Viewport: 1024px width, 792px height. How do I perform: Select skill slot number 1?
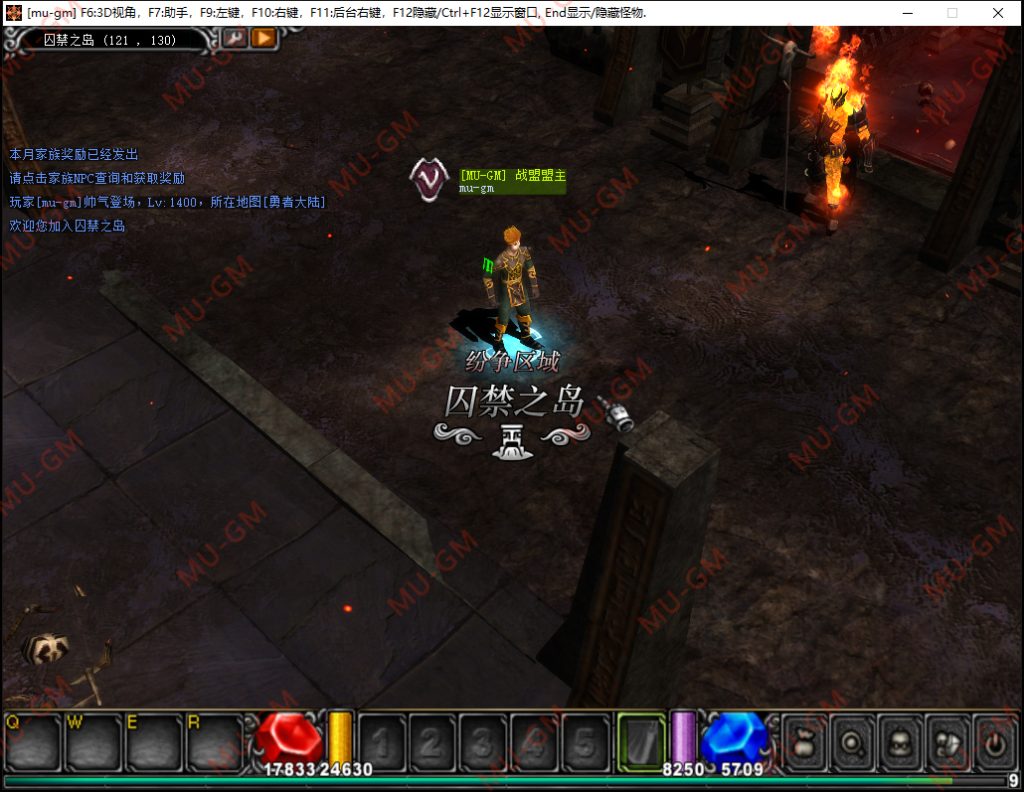382,742
